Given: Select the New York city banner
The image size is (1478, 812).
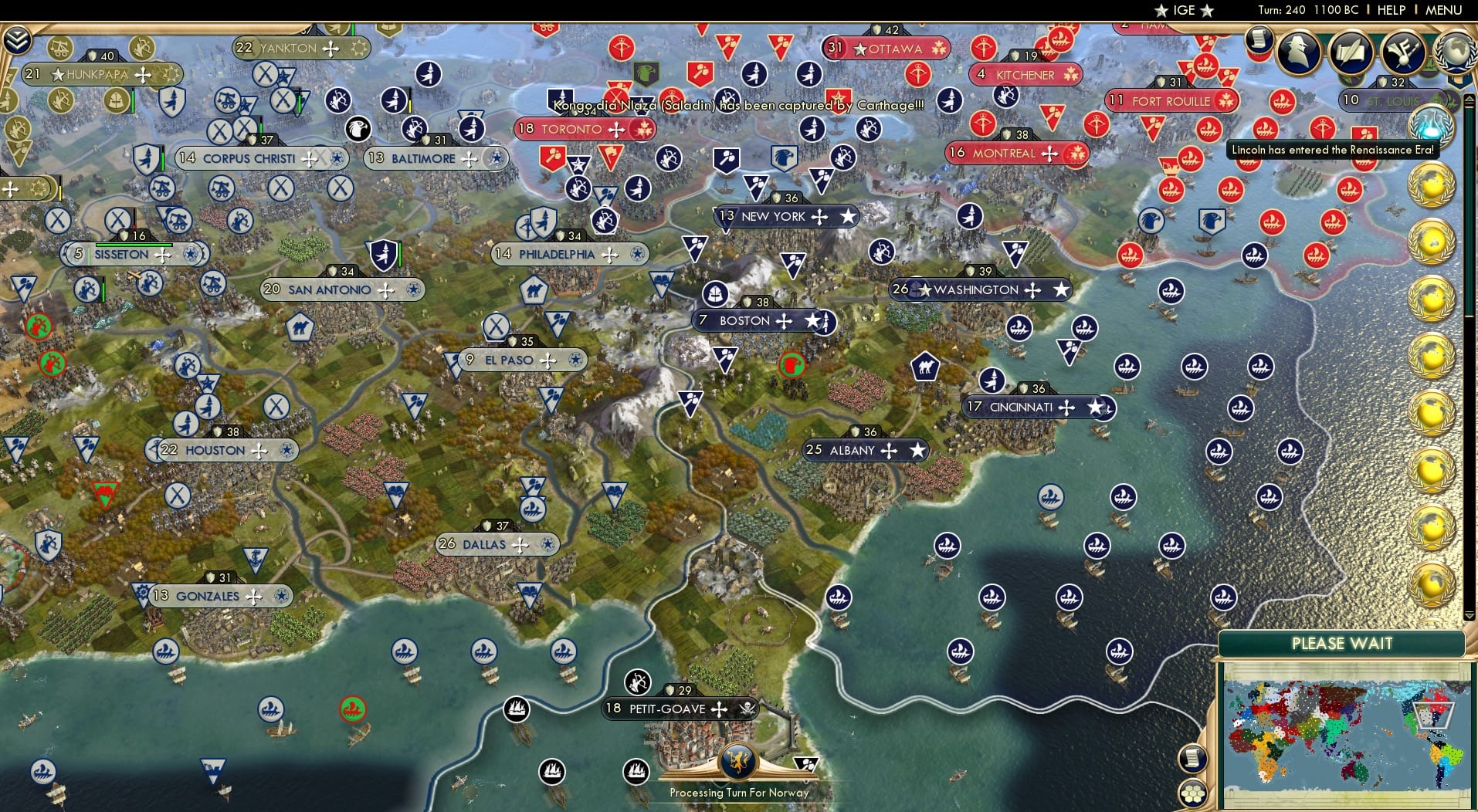Looking at the screenshot, I should click(775, 217).
